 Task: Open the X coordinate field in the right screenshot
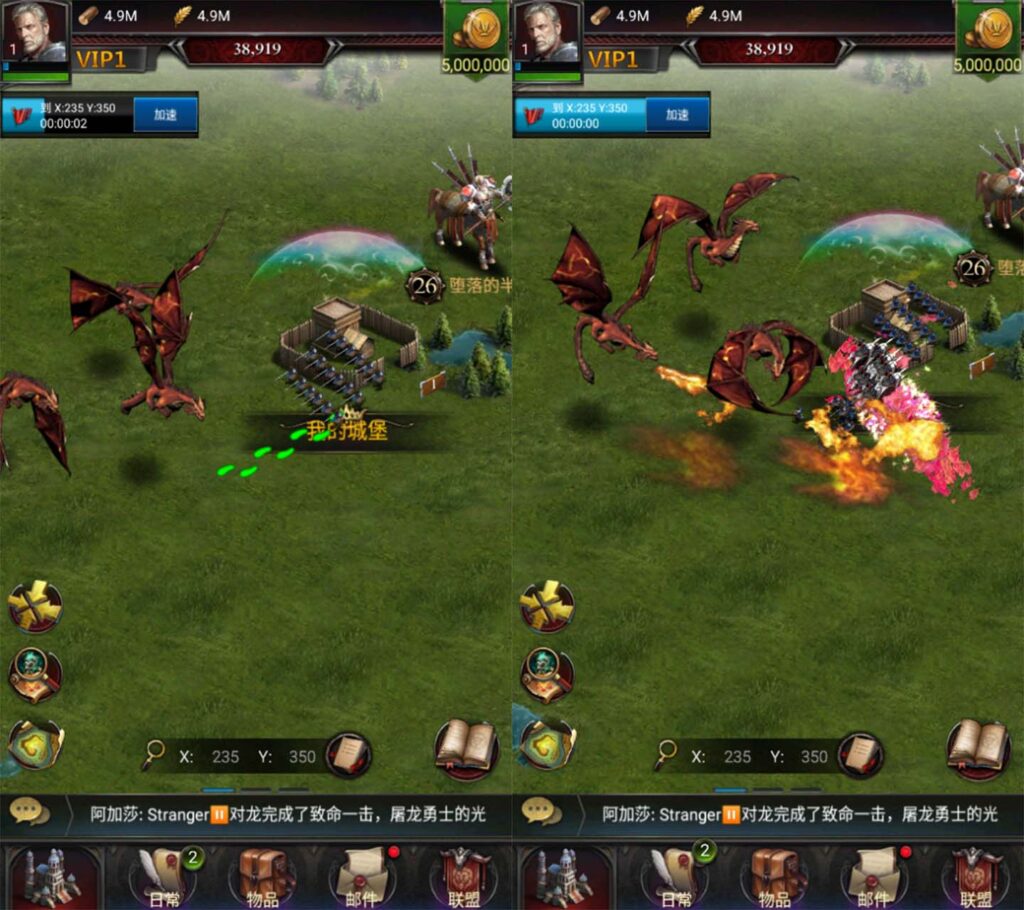[738, 757]
